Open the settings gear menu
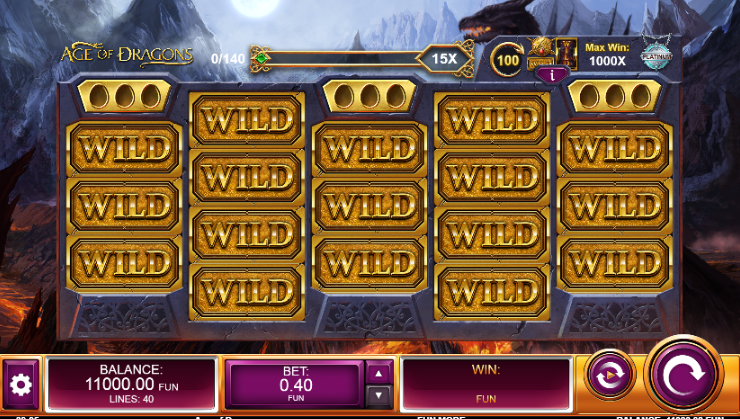This screenshot has width=740, height=419. (21, 384)
